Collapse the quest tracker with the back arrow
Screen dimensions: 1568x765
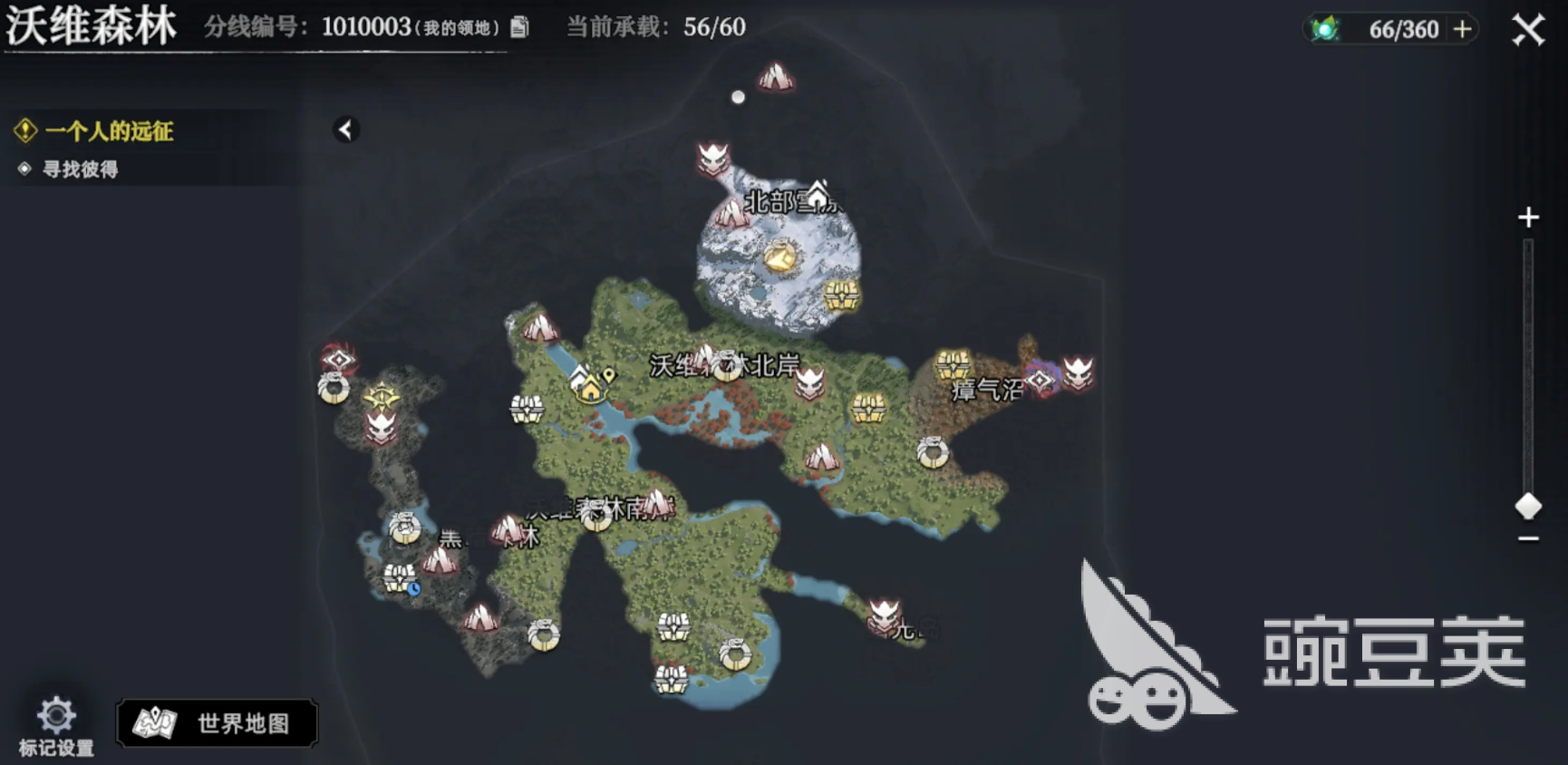344,130
